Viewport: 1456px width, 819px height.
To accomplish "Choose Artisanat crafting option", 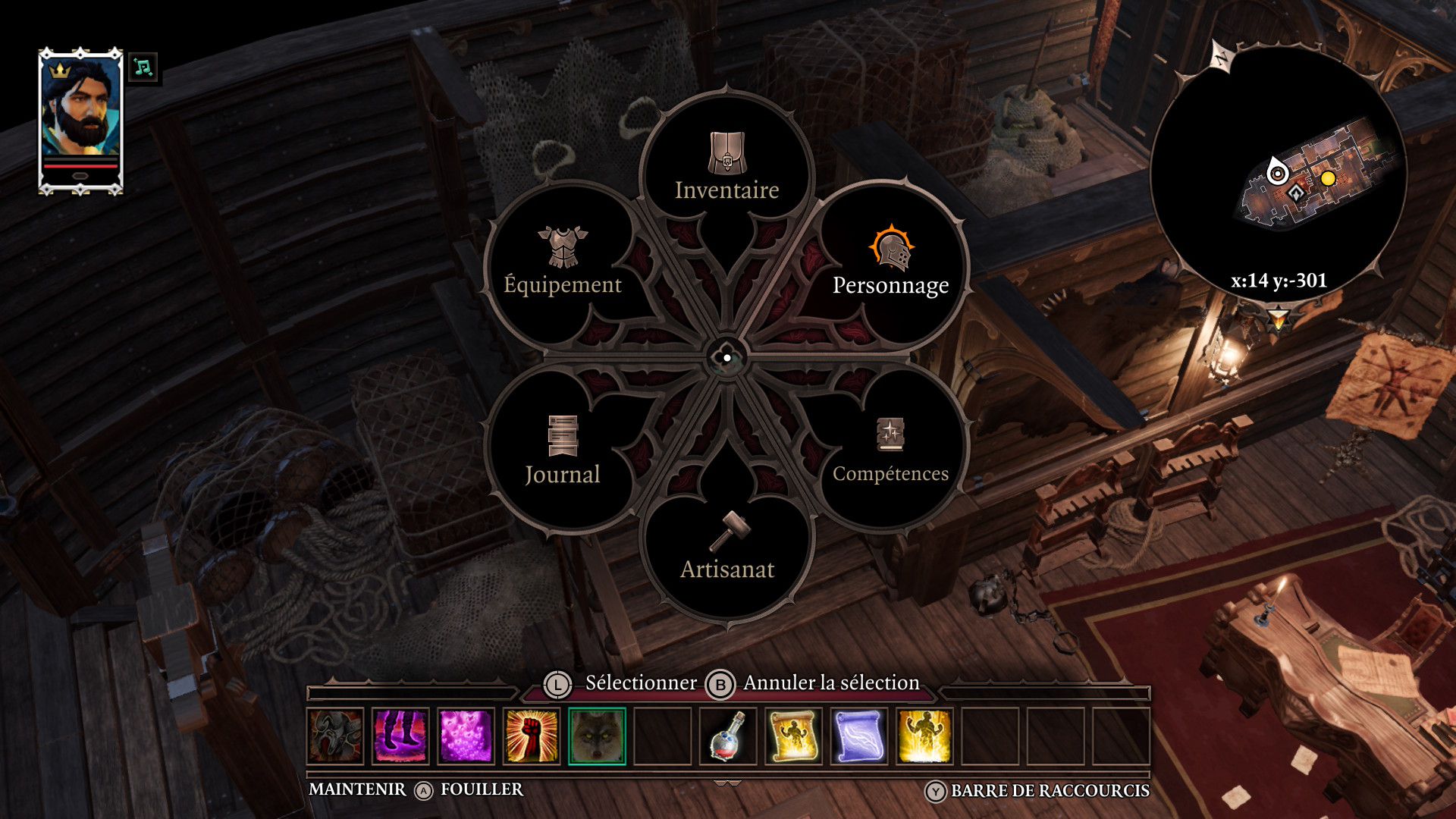I will tap(726, 550).
